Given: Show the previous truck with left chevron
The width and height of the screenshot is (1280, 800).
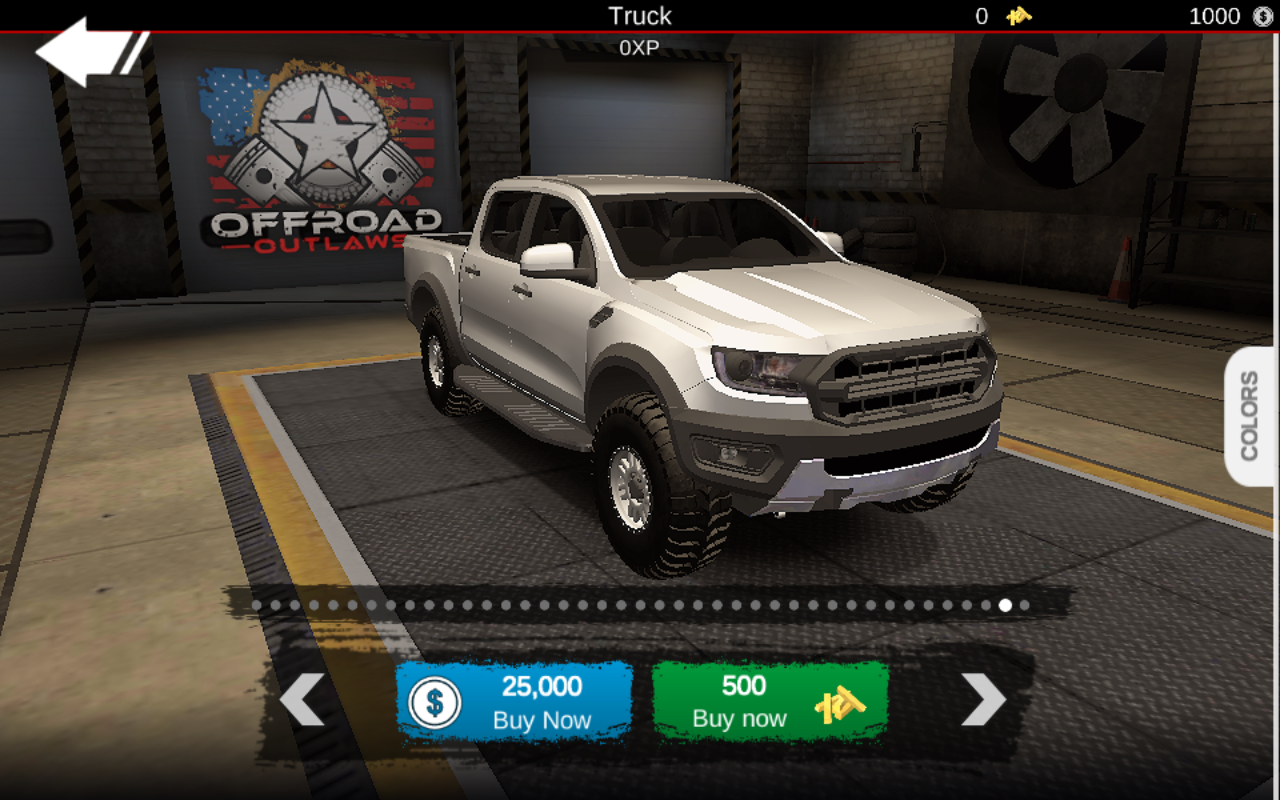Looking at the screenshot, I should (301, 699).
